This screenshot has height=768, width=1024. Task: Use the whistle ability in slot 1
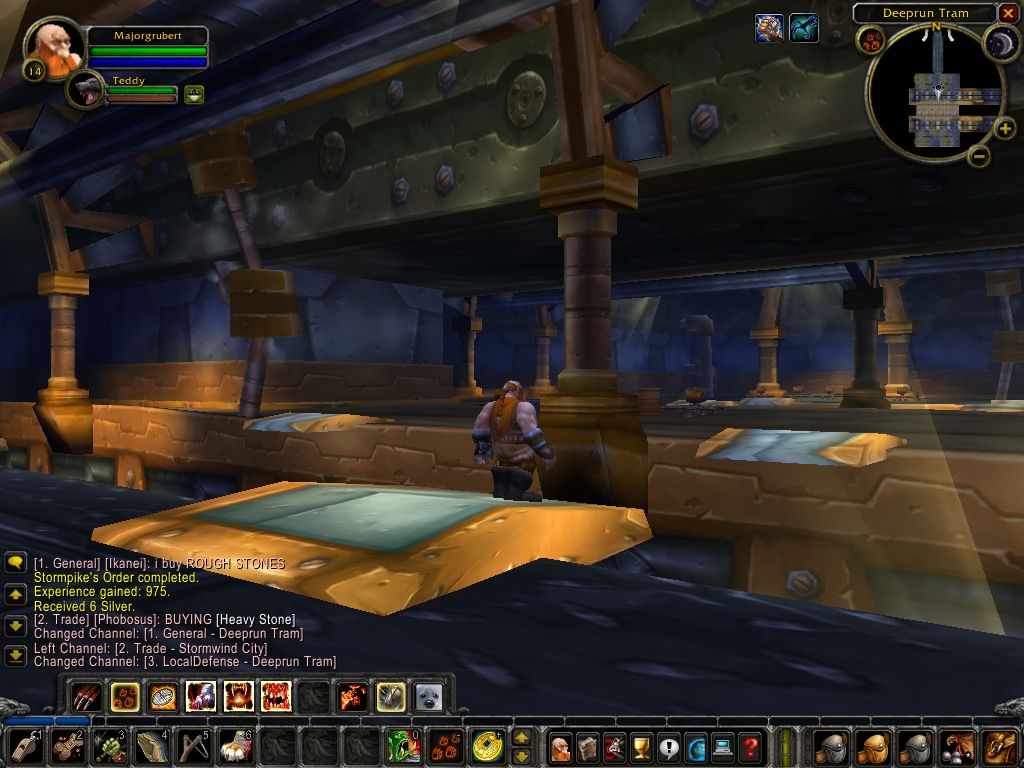point(26,746)
